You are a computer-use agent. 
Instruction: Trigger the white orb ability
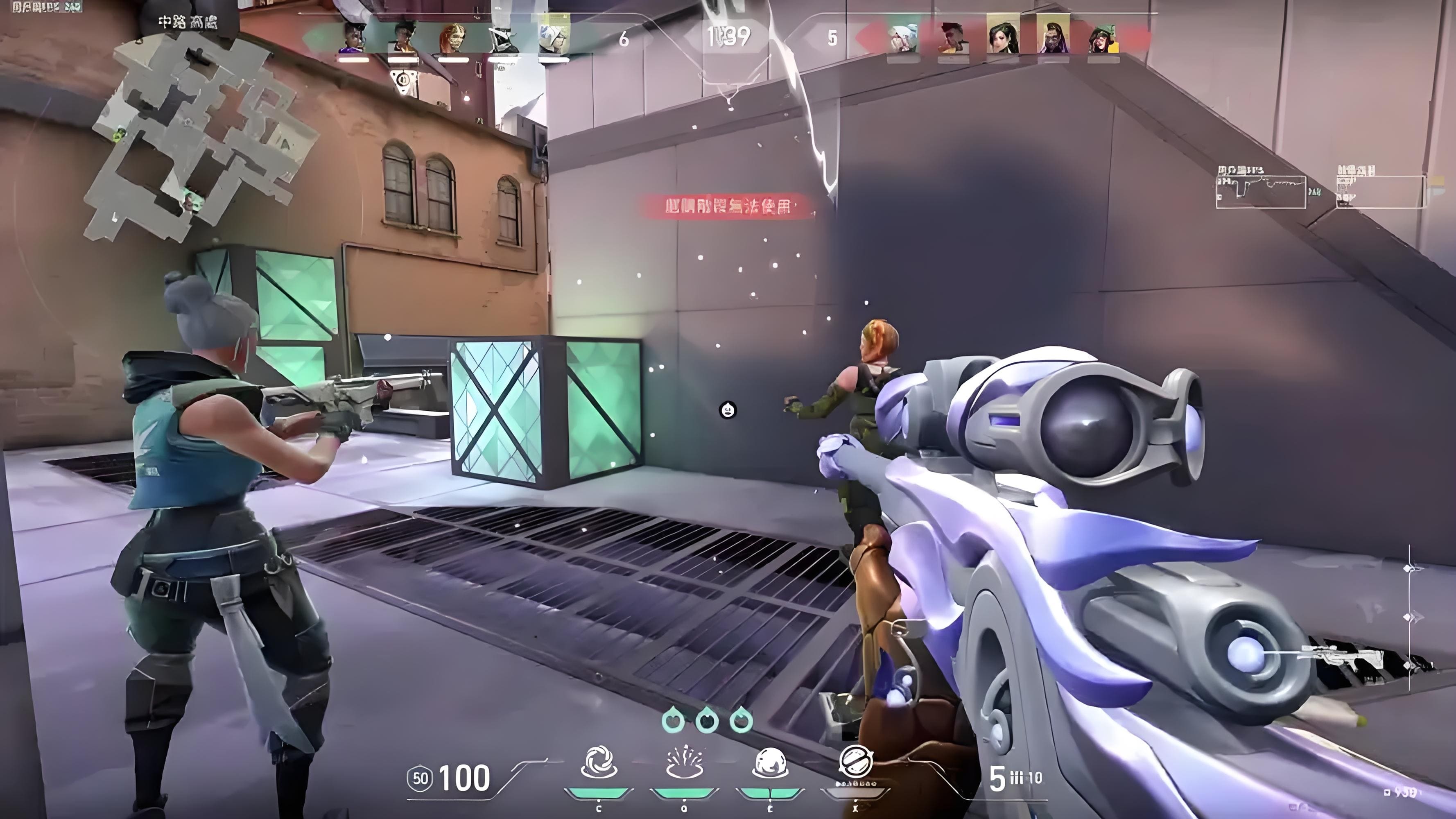pos(769,762)
